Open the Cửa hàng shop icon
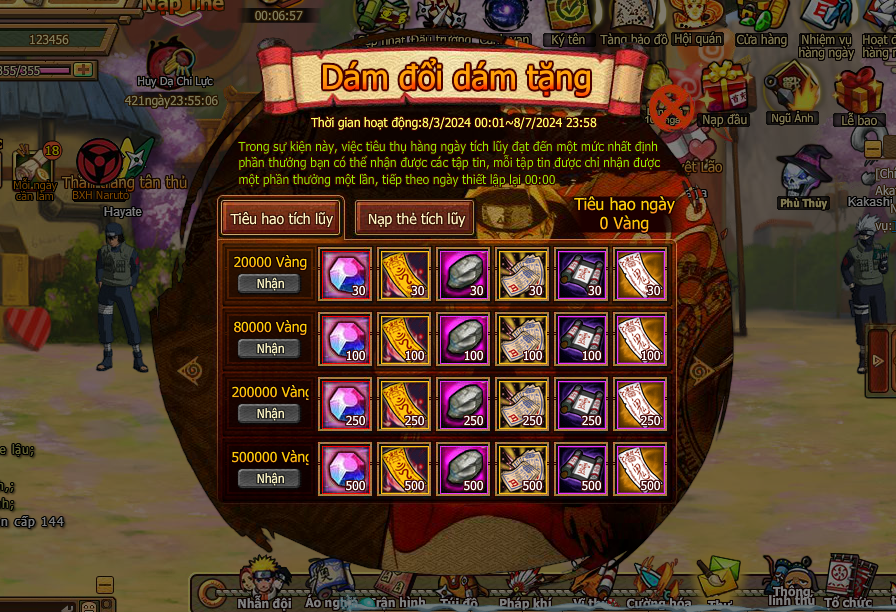The image size is (896, 612). pyautogui.click(x=761, y=22)
